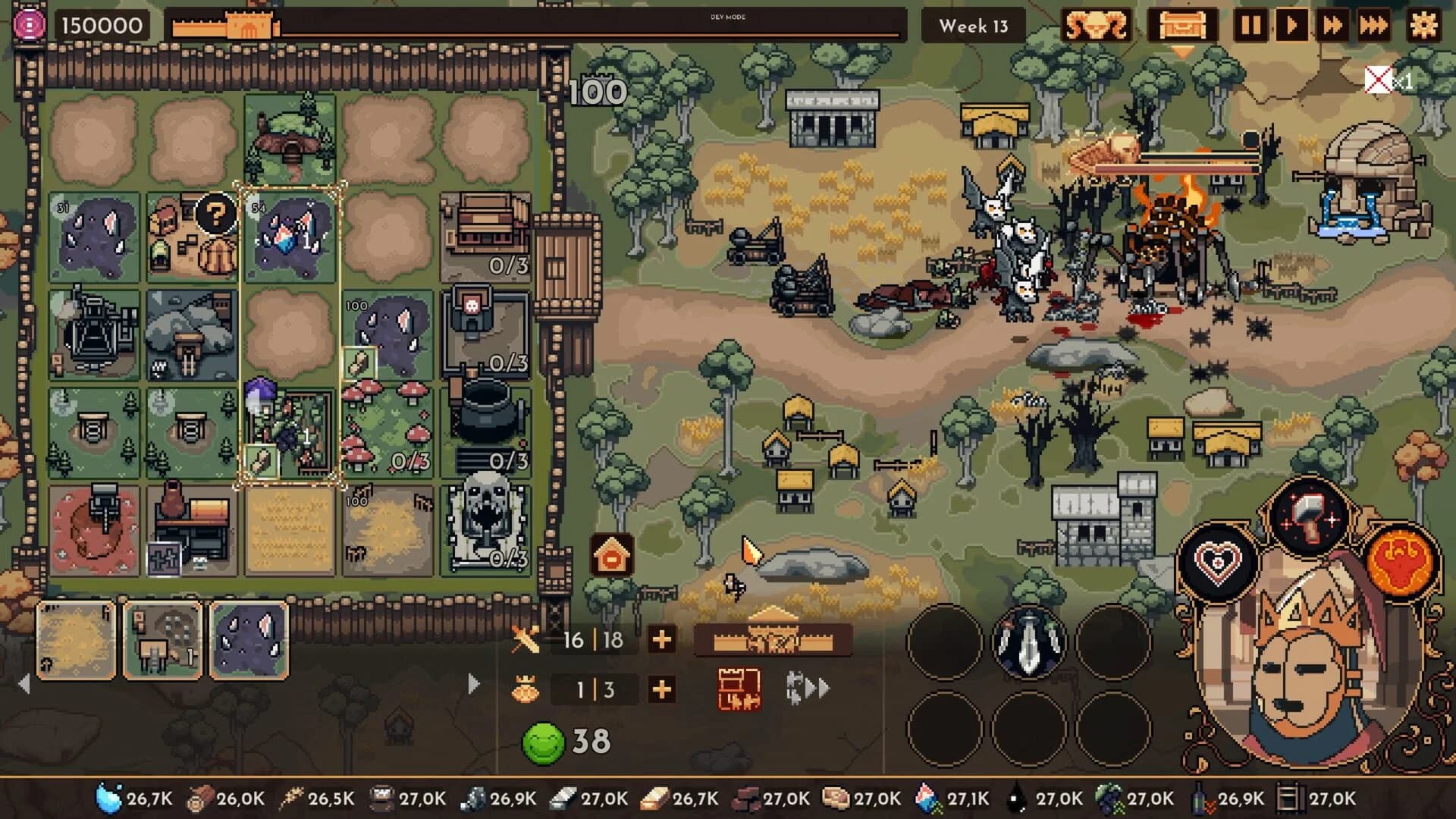Toggle triple speed fast-forward
The image size is (1456, 819).
[1374, 26]
